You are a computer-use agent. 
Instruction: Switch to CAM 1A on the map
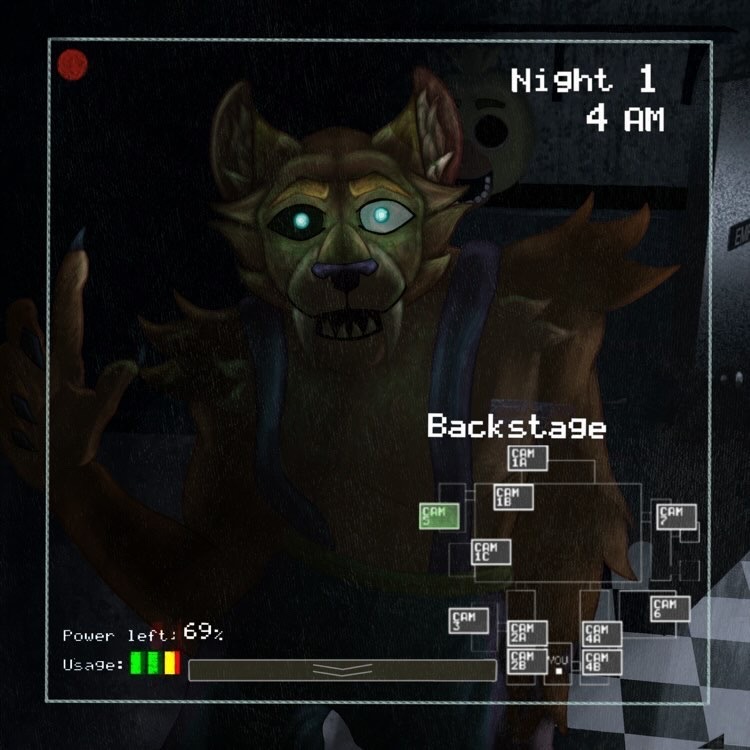click(x=527, y=458)
